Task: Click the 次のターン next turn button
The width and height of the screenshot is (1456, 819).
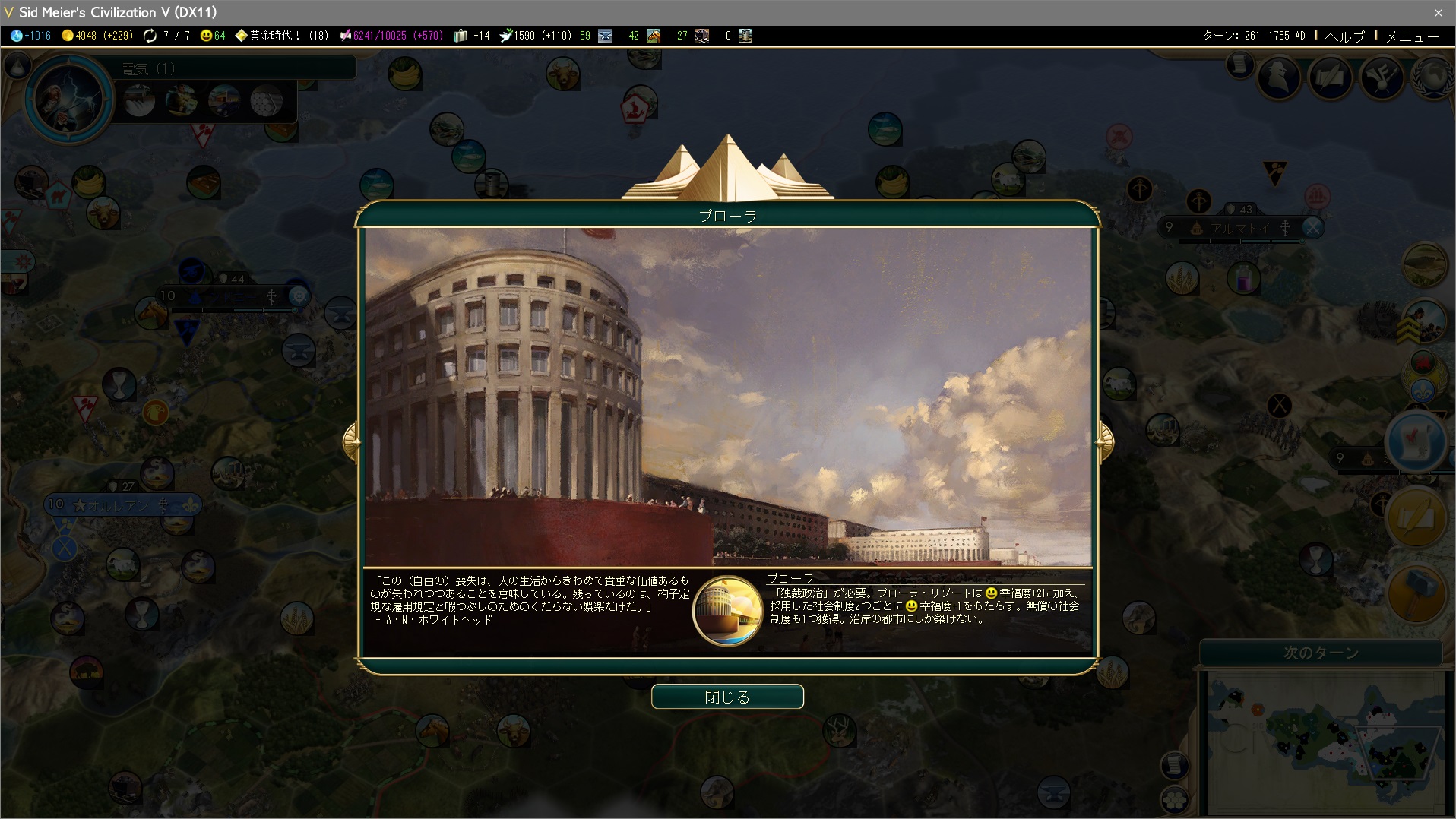Action: point(1320,653)
